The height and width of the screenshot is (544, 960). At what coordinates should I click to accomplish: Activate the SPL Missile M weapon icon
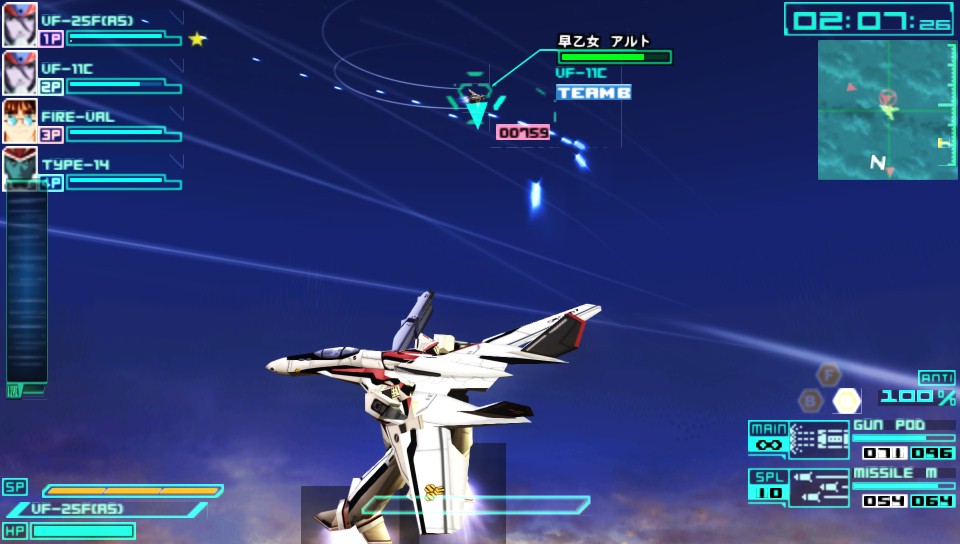click(x=818, y=488)
